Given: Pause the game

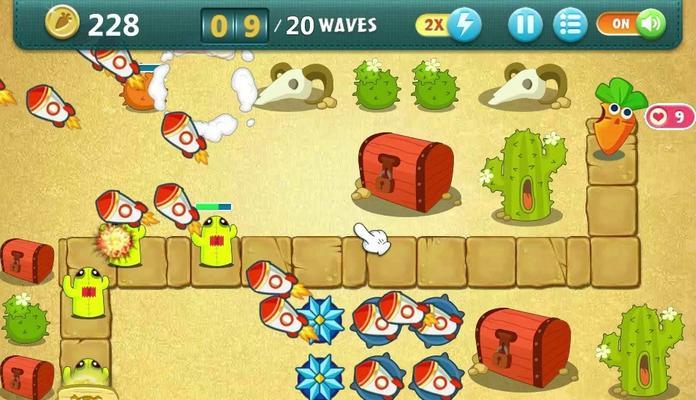Looking at the screenshot, I should coord(525,24).
